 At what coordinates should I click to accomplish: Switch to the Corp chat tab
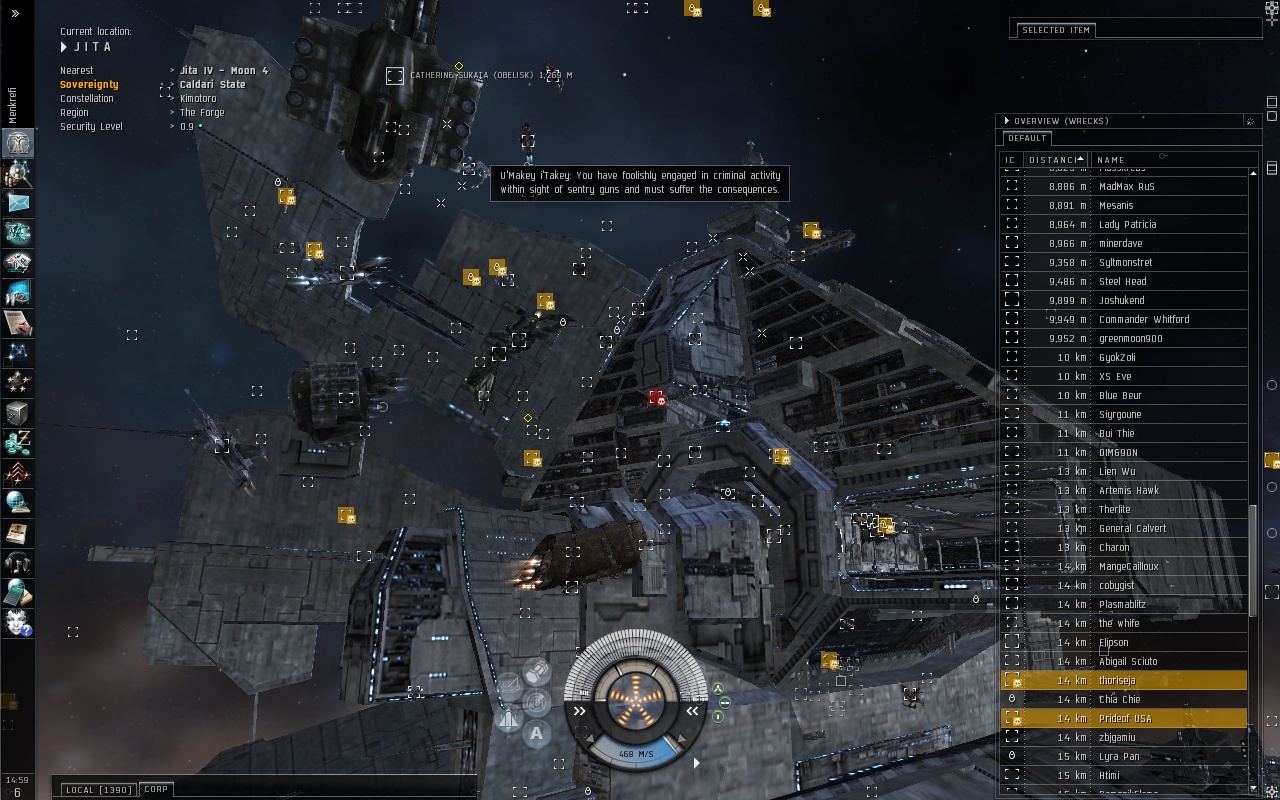tap(156, 789)
